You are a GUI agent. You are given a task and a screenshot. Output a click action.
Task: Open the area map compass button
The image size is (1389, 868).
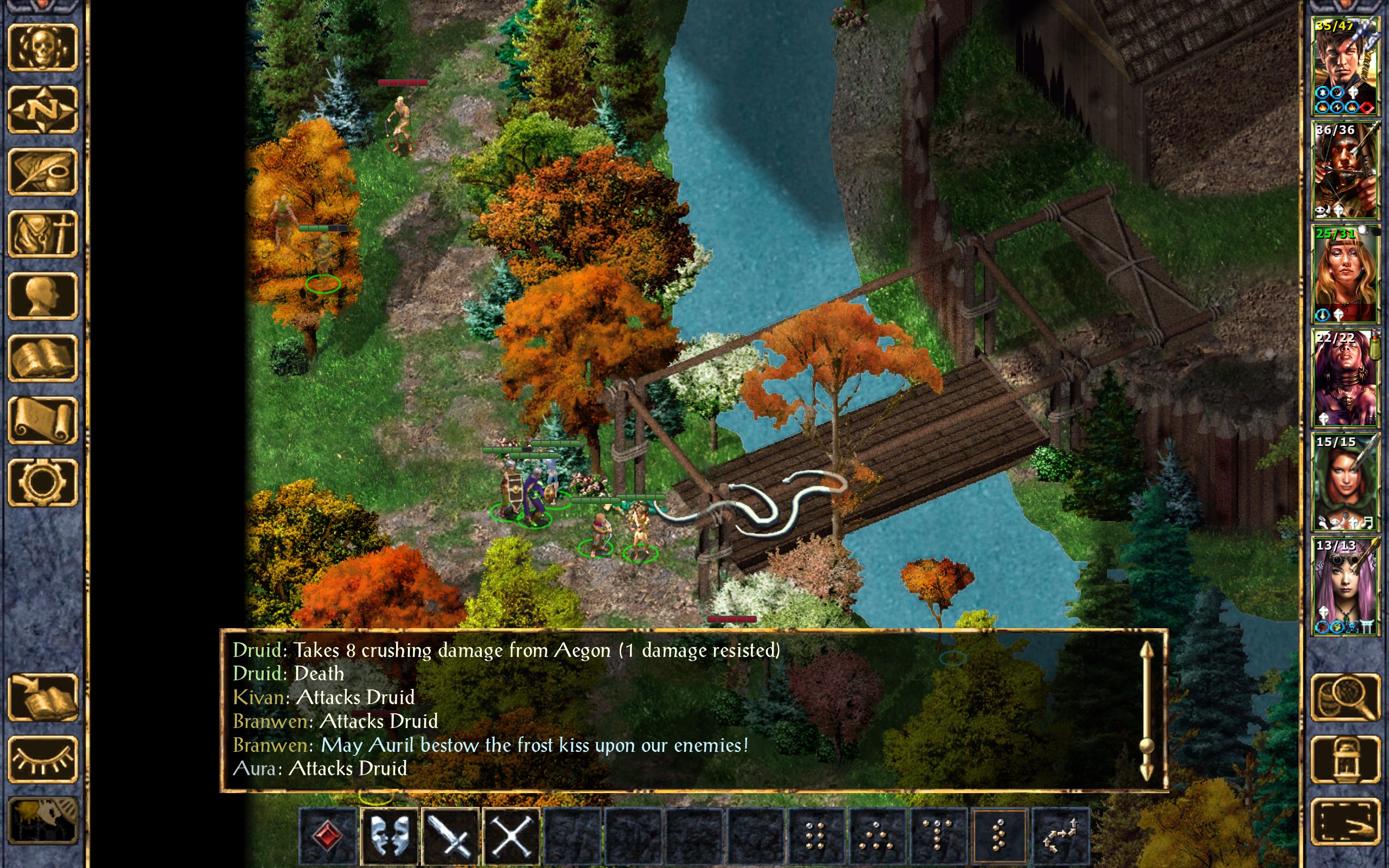click(42, 110)
